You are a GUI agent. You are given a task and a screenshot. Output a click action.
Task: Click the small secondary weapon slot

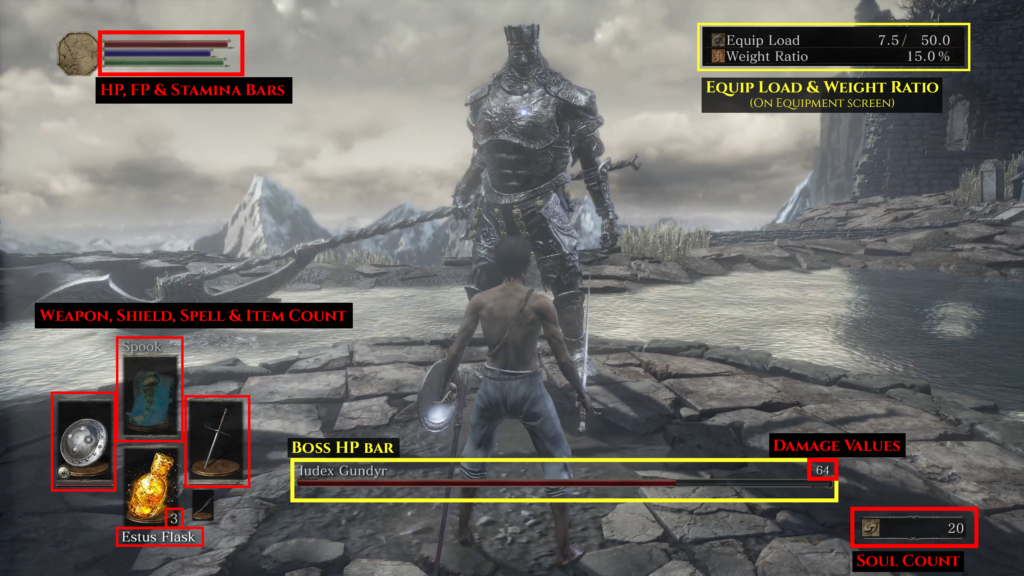[x=202, y=505]
